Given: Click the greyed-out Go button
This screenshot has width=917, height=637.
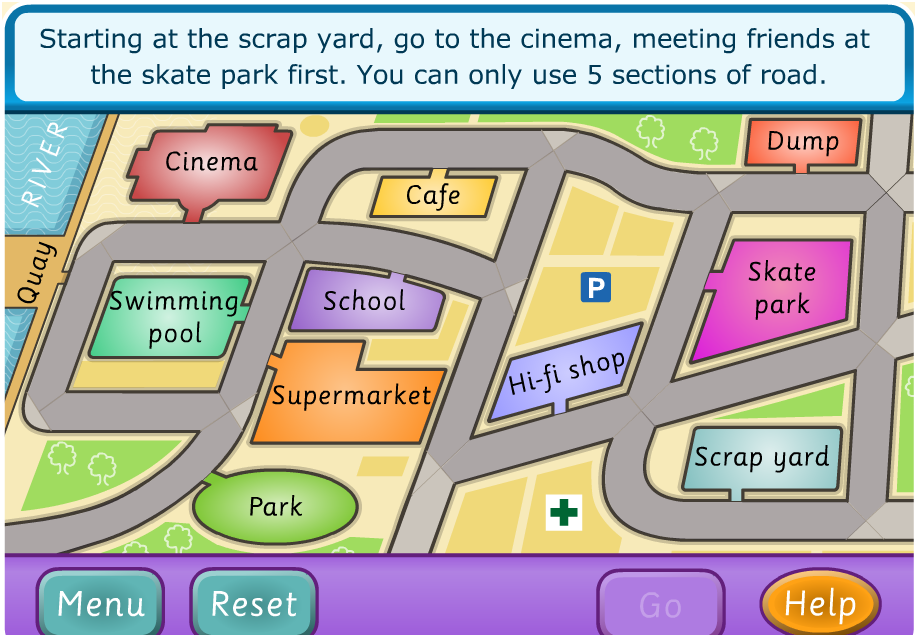Looking at the screenshot, I should [x=660, y=604].
